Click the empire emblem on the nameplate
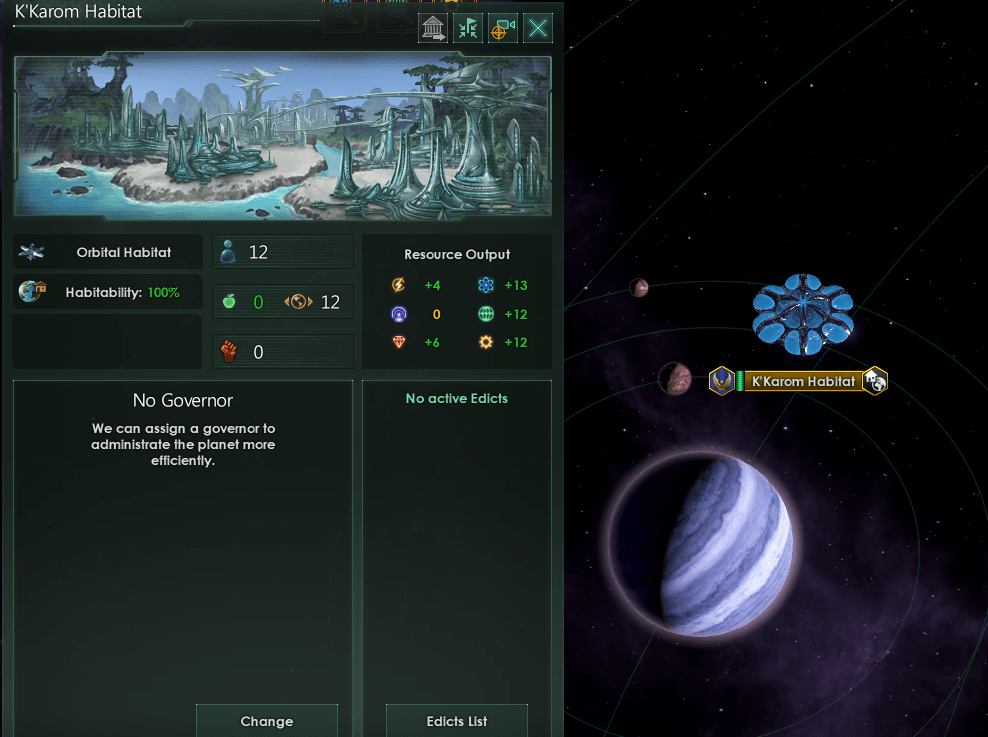 coord(722,381)
